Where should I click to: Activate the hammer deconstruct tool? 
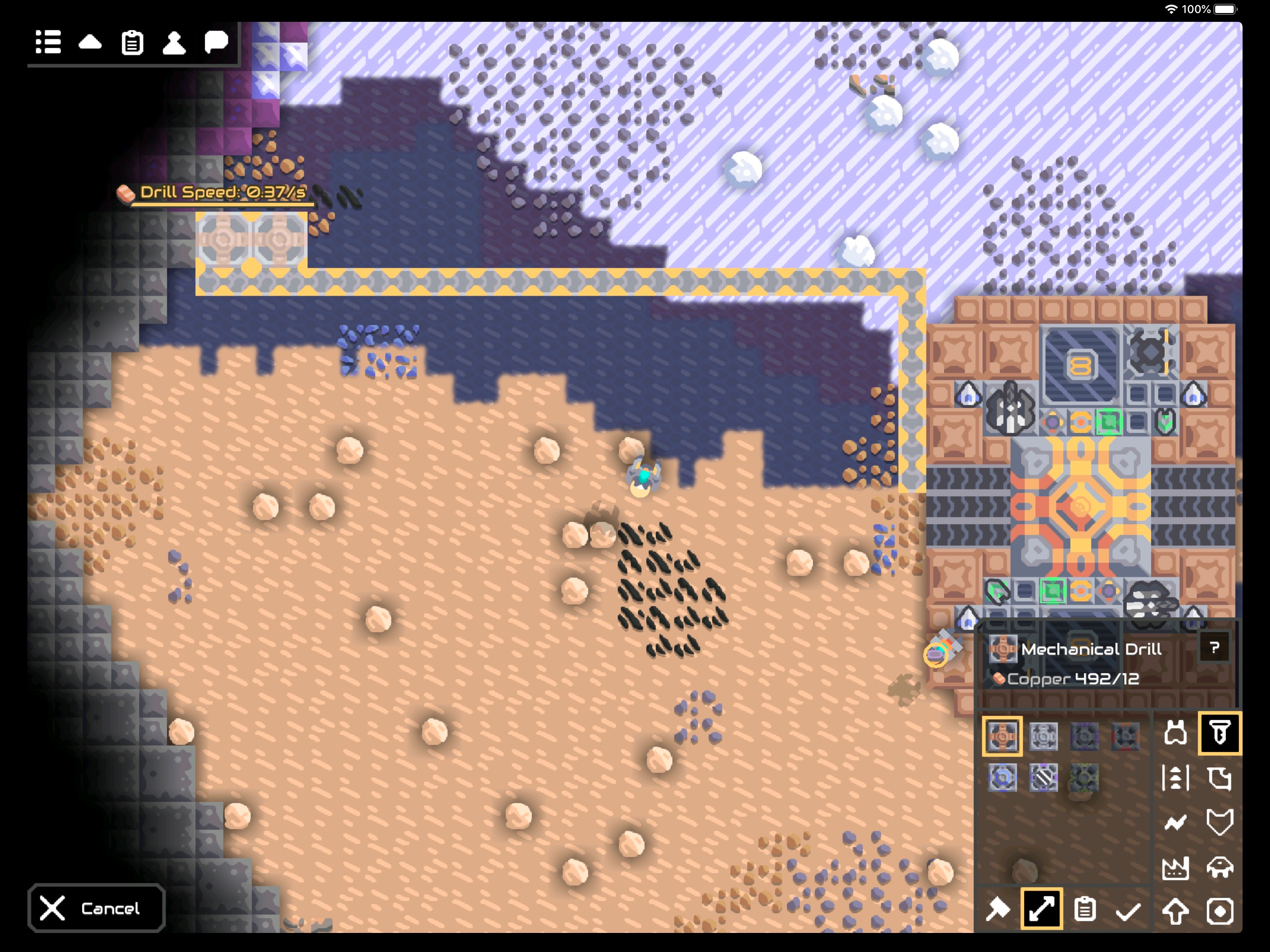tap(998, 910)
